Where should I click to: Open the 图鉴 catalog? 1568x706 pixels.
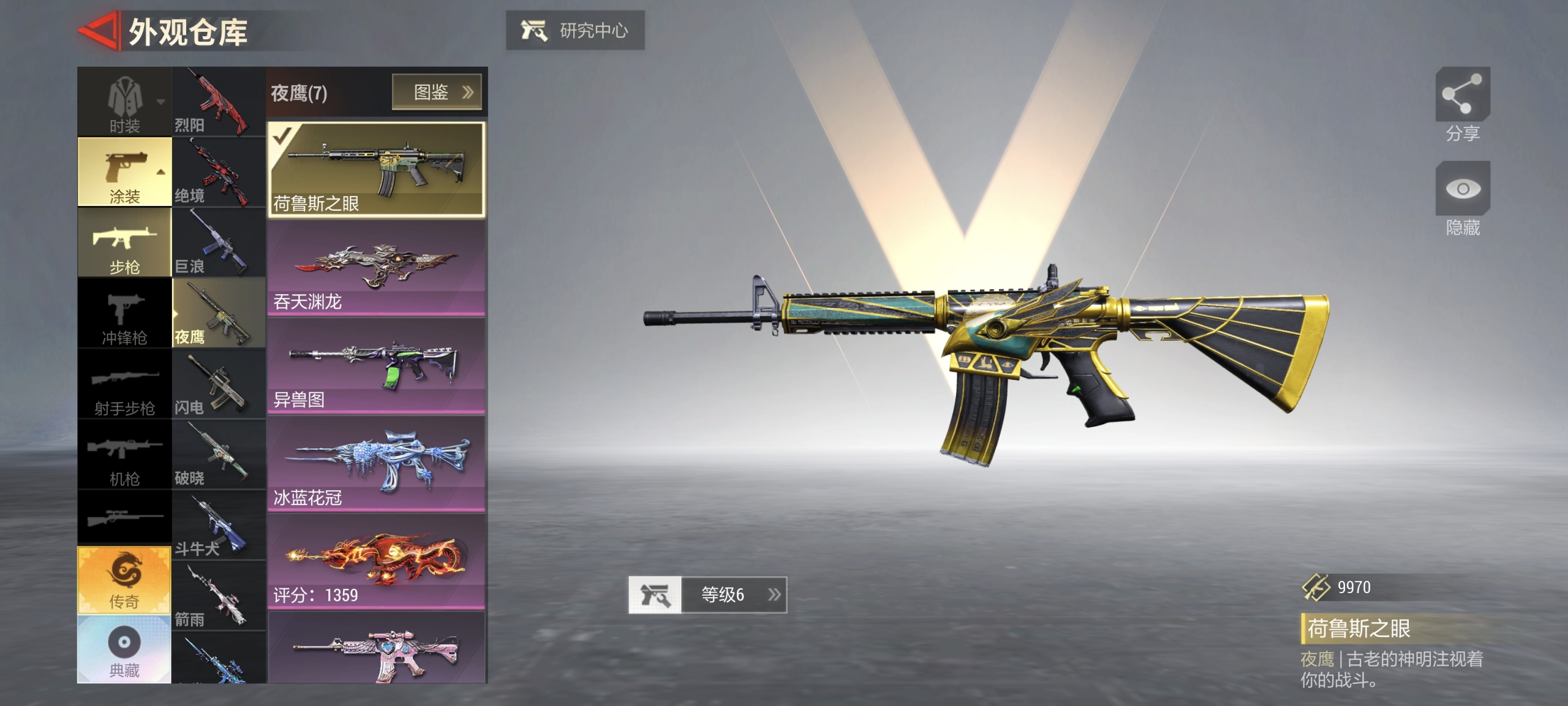pyautogui.click(x=437, y=92)
